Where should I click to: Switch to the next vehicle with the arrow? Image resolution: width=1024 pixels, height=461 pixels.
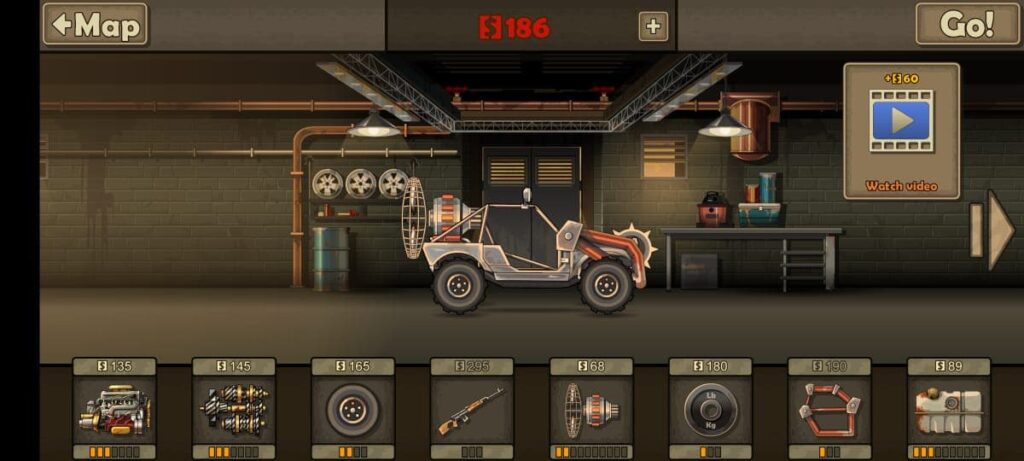pos(995,230)
